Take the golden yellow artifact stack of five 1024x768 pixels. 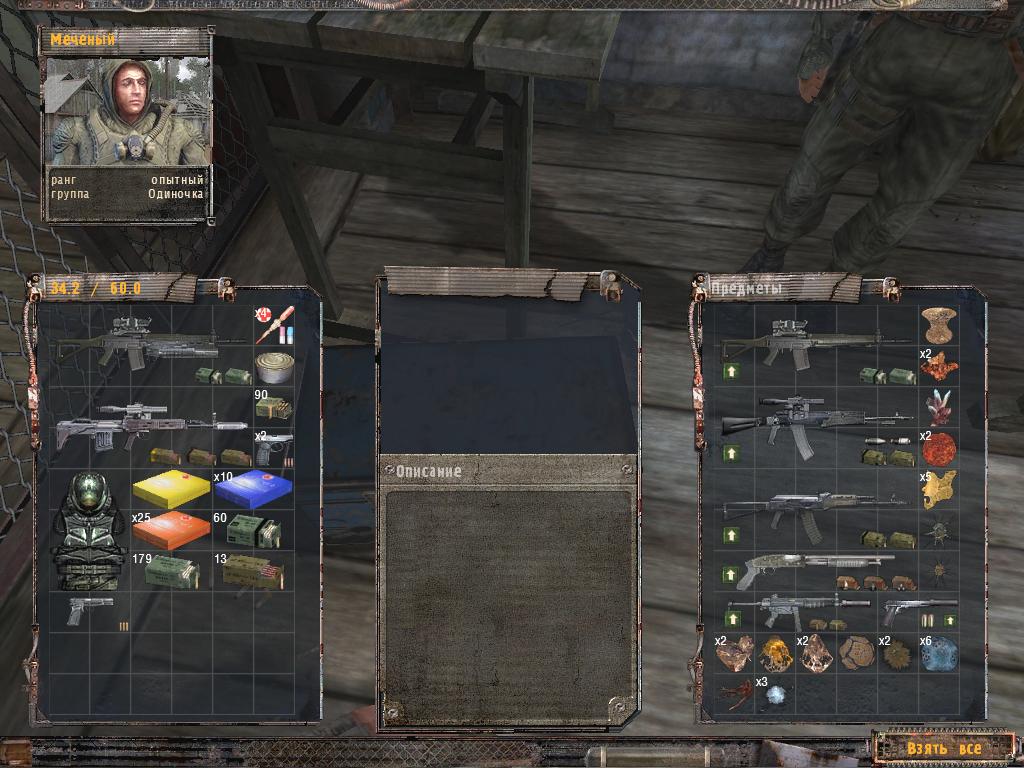click(939, 489)
